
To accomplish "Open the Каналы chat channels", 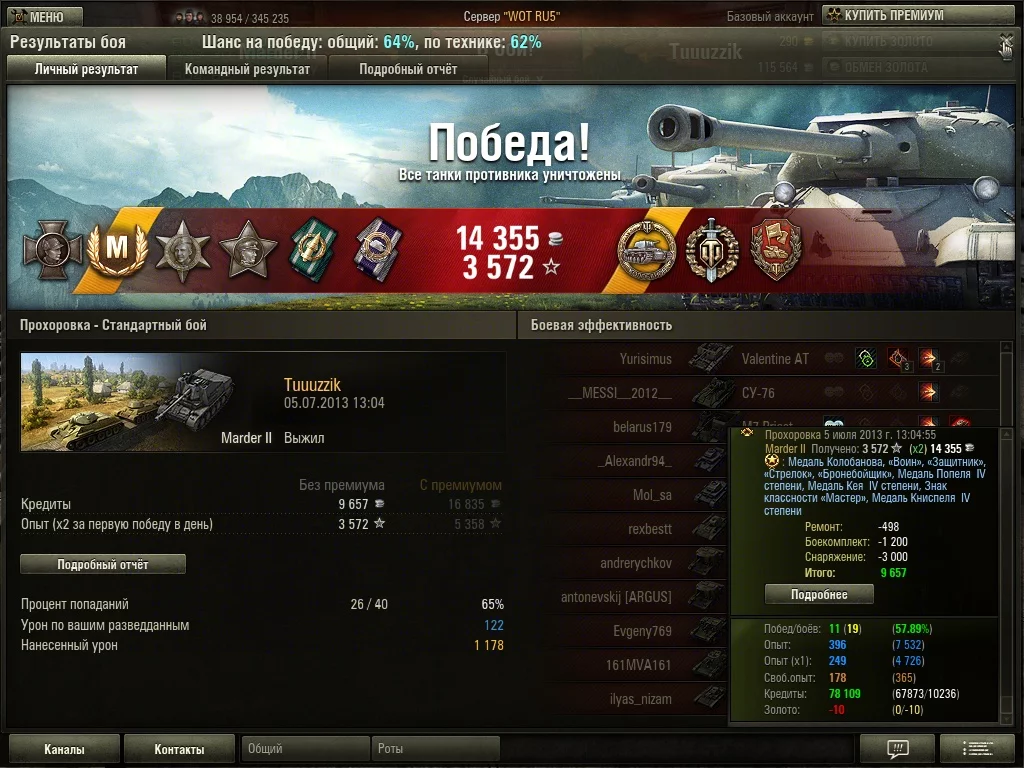I will pyautogui.click(x=64, y=749).
